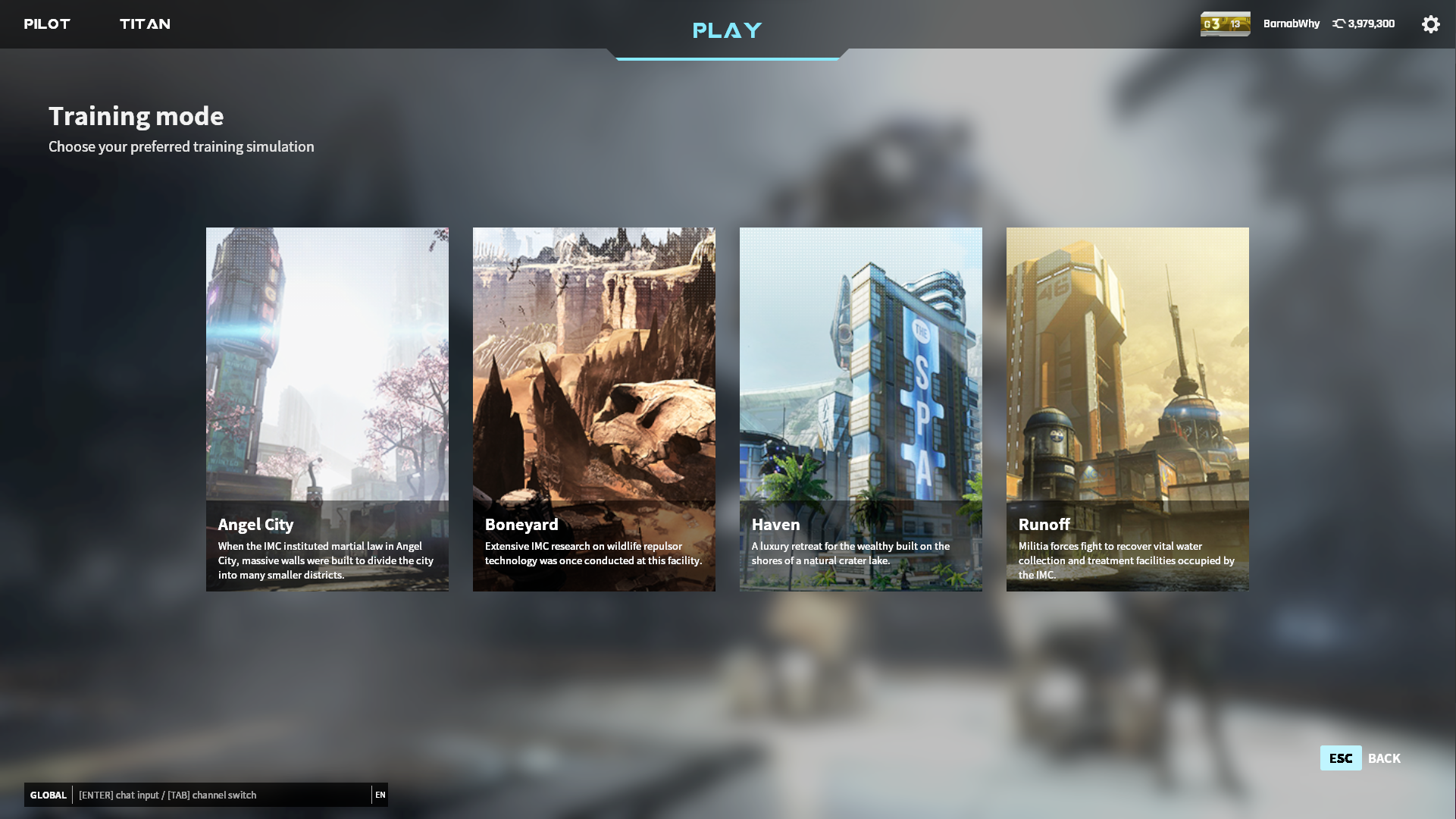Click the chat input field
Viewport: 1456px width, 819px height.
coord(220,795)
